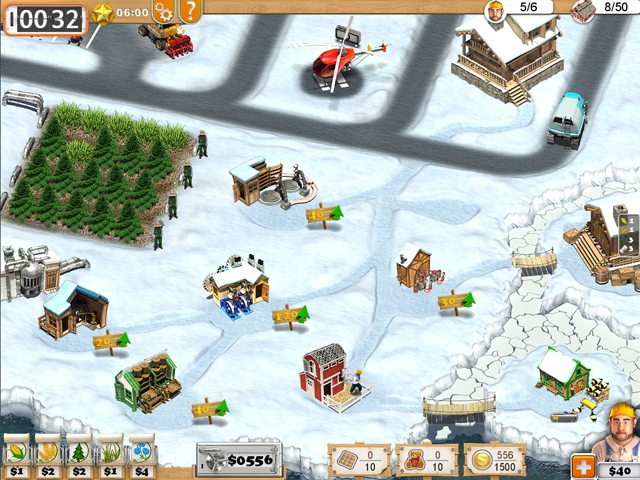The width and height of the screenshot is (640, 480).
Task: Pick the pine tree sapling icon
Action: coord(78,451)
